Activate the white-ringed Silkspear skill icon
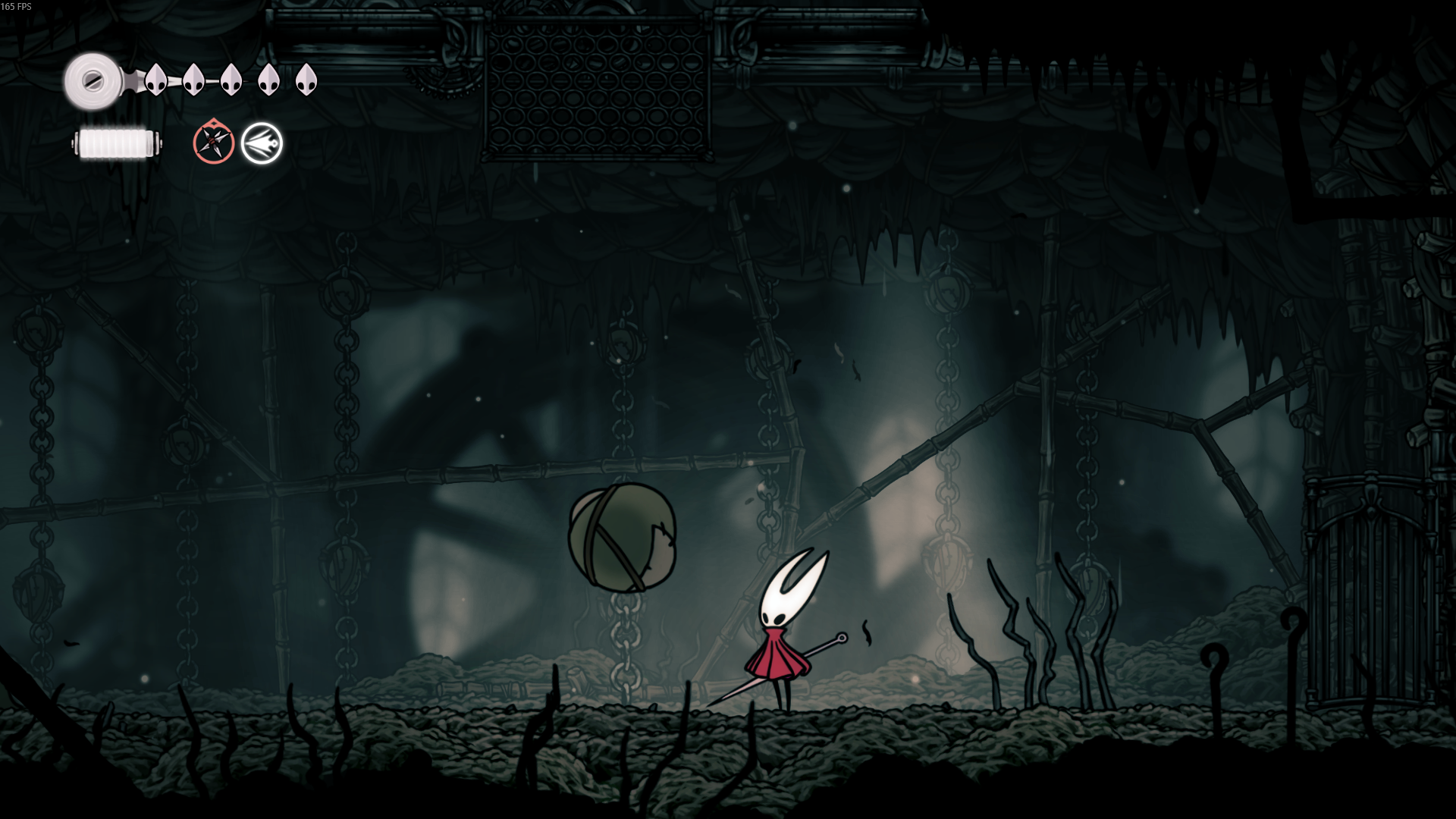1456x819 pixels. (x=262, y=143)
